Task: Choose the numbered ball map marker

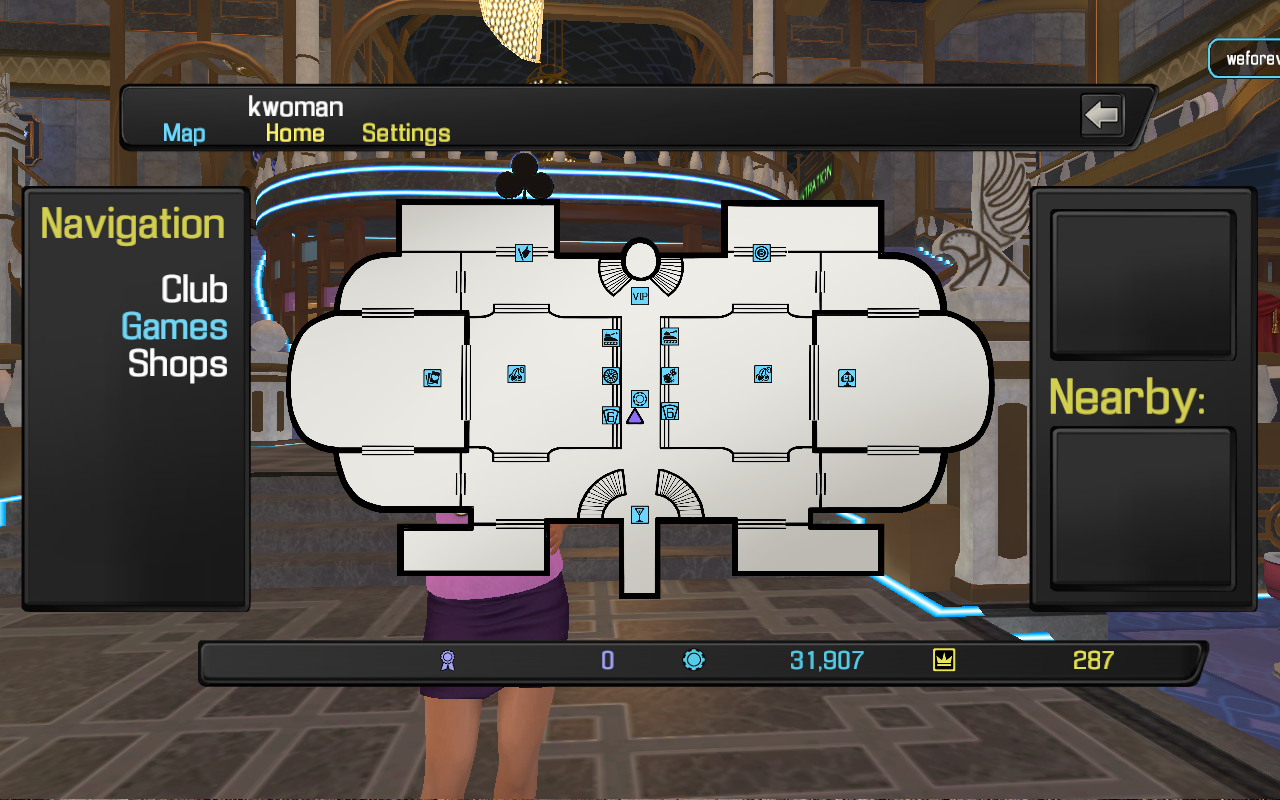Action: click(x=761, y=253)
